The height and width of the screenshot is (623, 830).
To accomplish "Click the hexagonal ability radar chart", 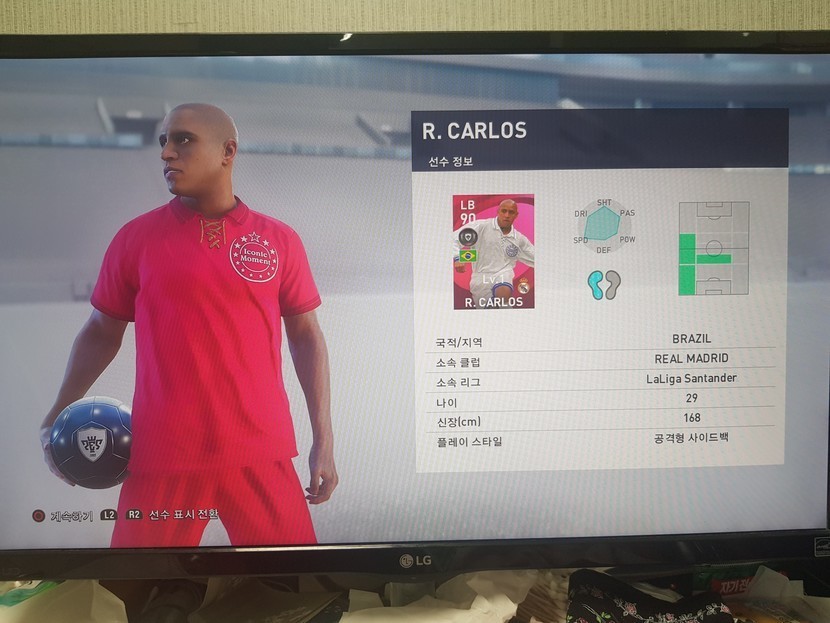I will pyautogui.click(x=604, y=225).
